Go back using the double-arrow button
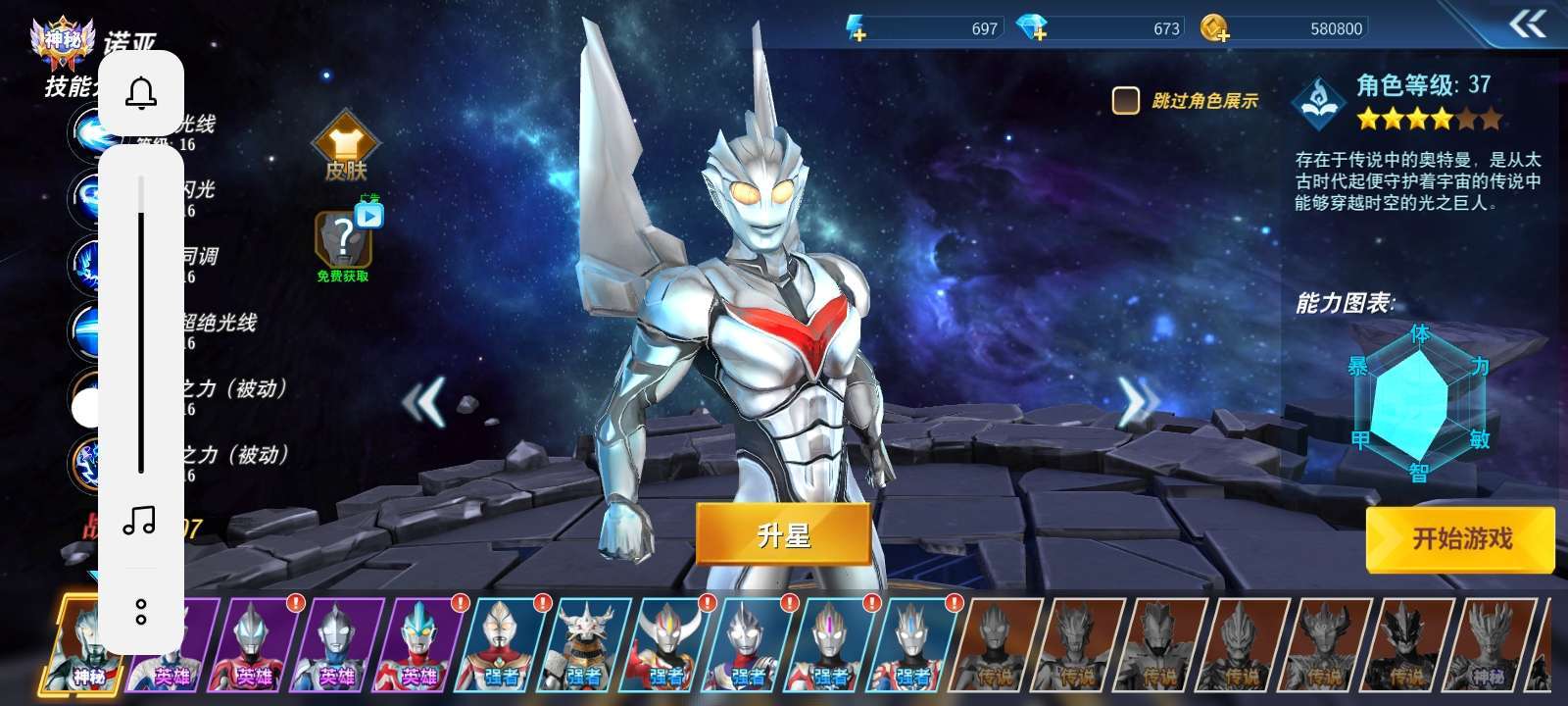This screenshot has width=1568, height=706. point(1527,24)
